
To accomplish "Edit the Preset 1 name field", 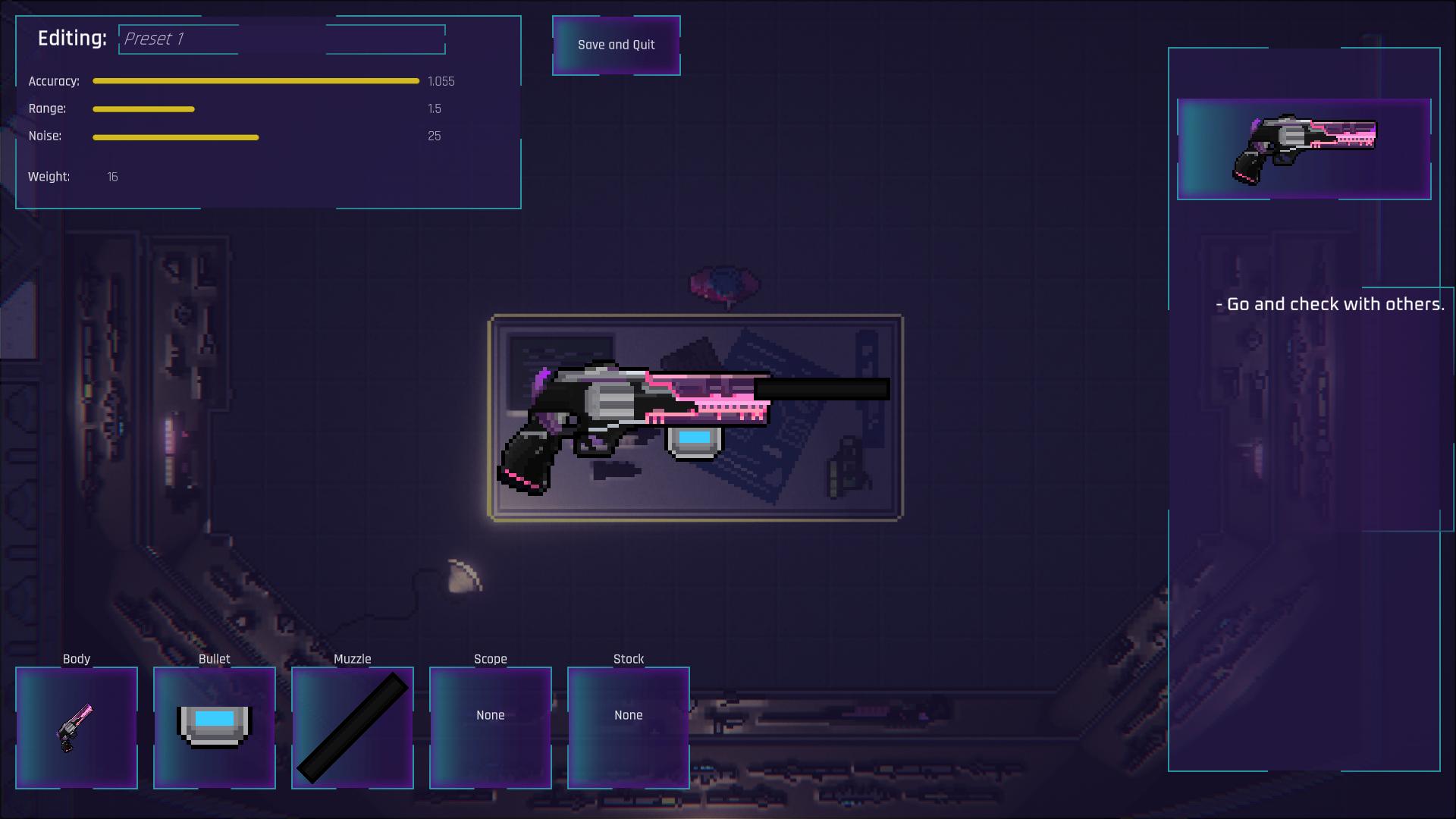I will (281, 39).
